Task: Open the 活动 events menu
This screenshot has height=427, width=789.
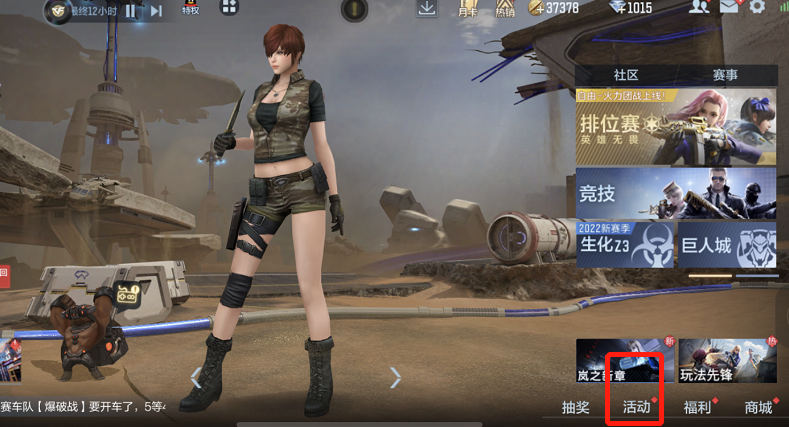Action: (x=637, y=406)
